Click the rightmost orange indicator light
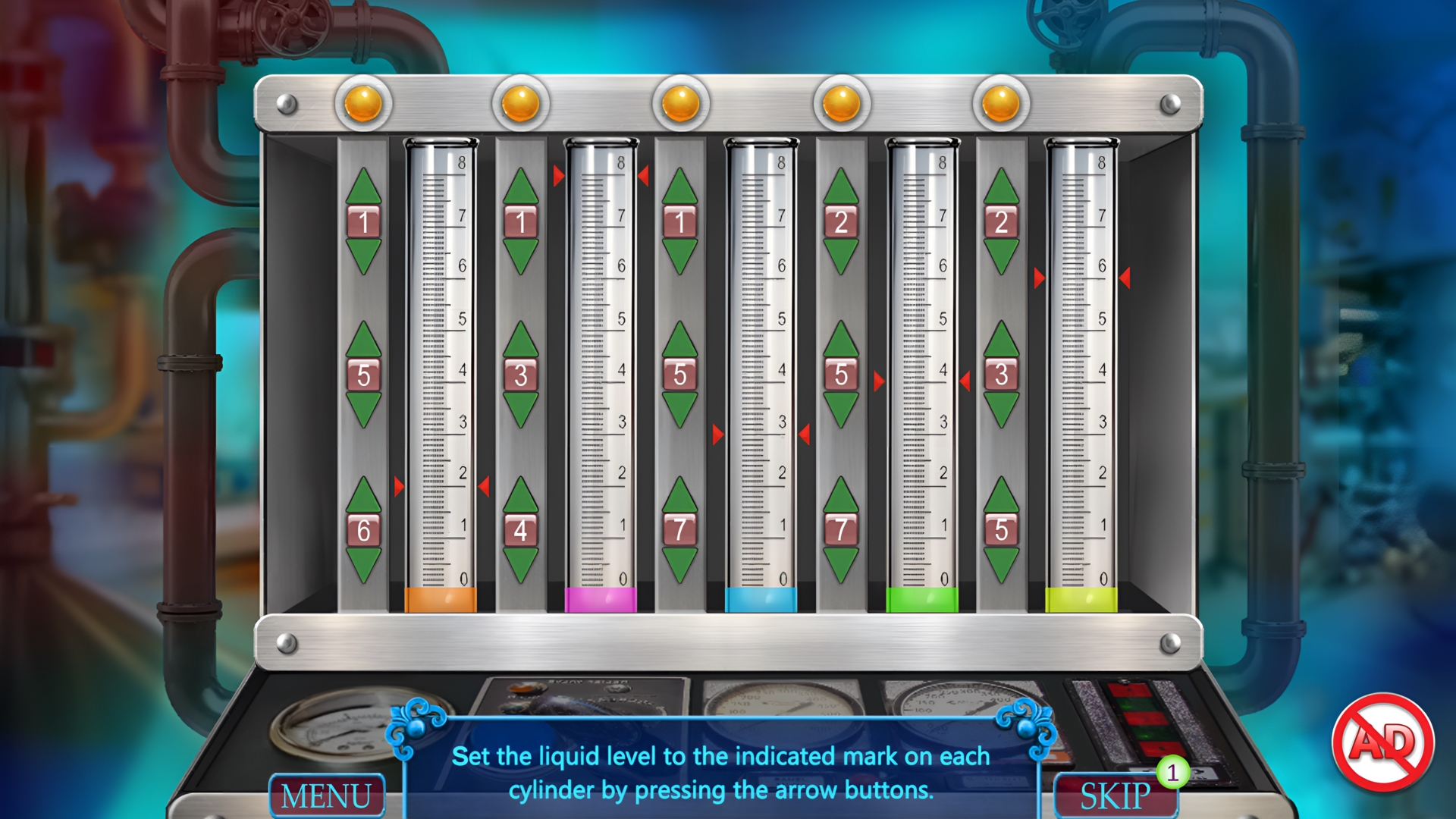Screen dimensions: 1456x819 1000,102
